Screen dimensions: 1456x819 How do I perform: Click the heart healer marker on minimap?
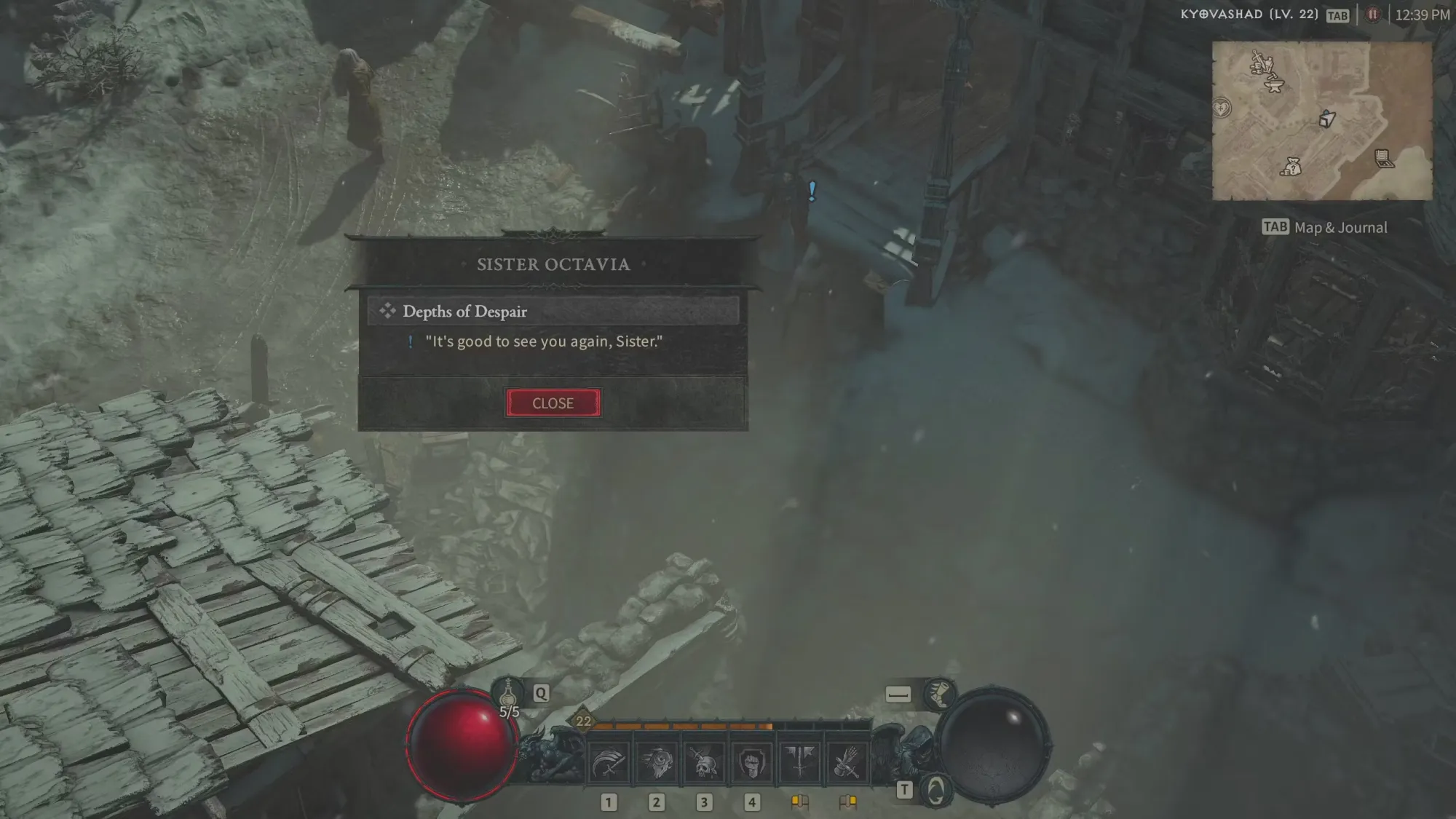1222,108
